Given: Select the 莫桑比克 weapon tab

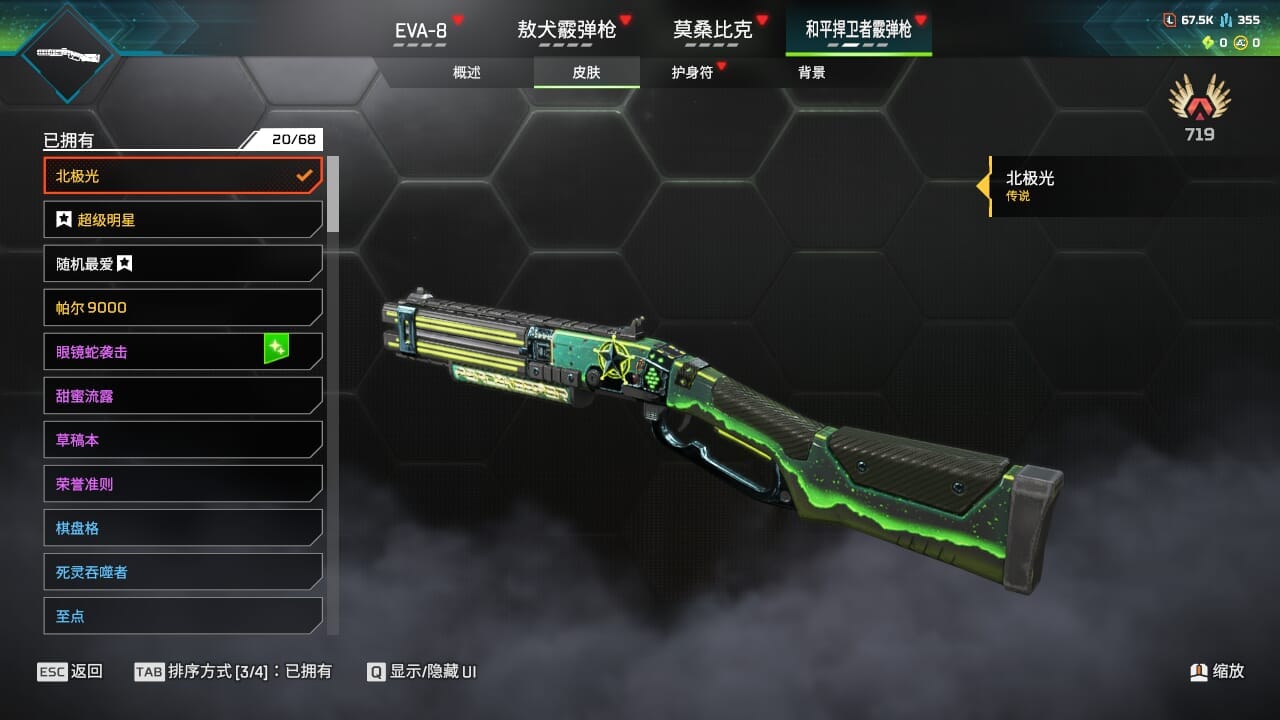Looking at the screenshot, I should pos(712,30).
